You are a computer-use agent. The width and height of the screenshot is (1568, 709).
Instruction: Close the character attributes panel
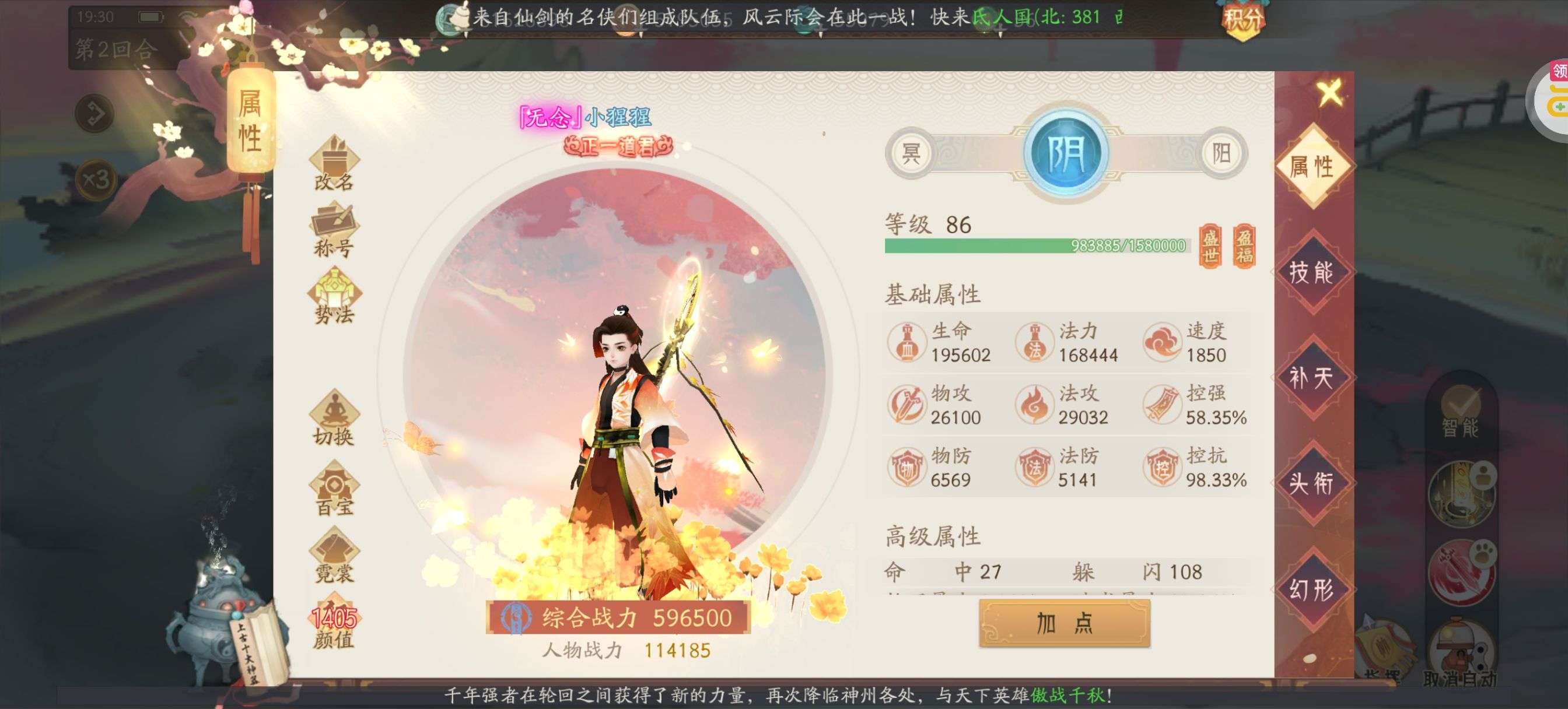1329,93
